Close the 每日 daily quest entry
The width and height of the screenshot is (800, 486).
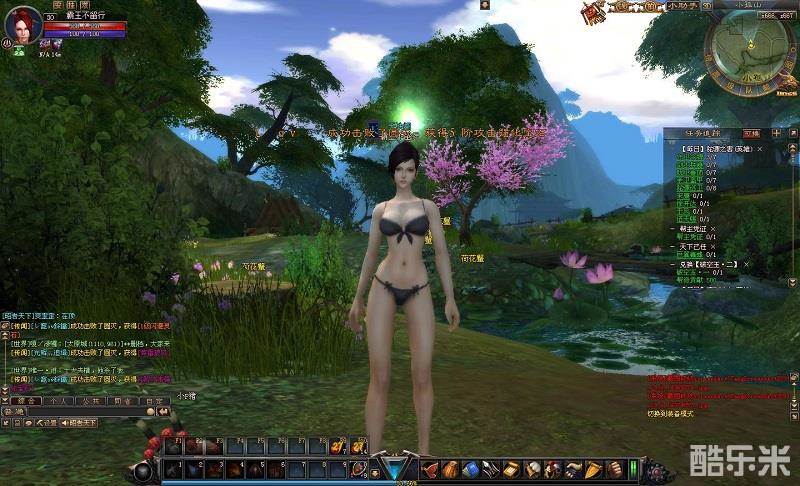759,148
